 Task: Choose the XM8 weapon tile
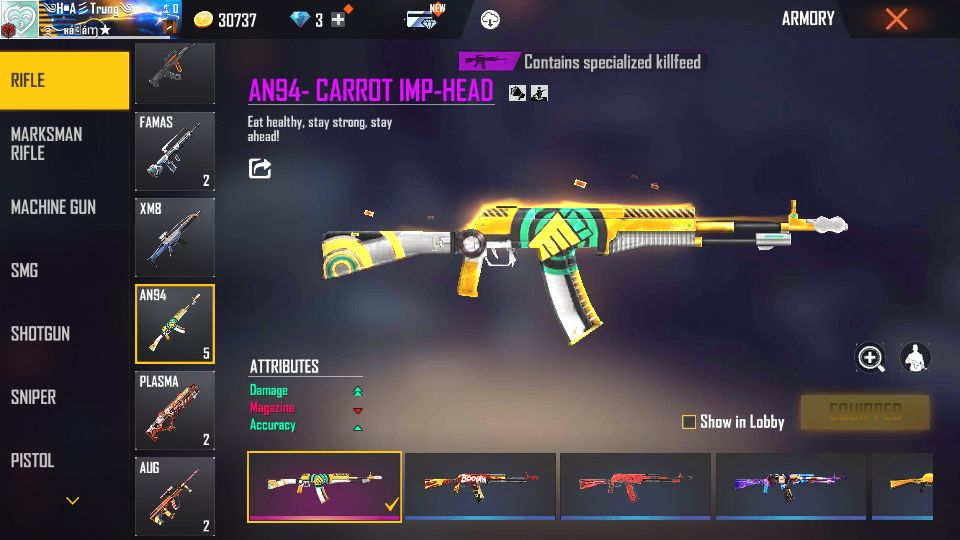click(x=175, y=237)
